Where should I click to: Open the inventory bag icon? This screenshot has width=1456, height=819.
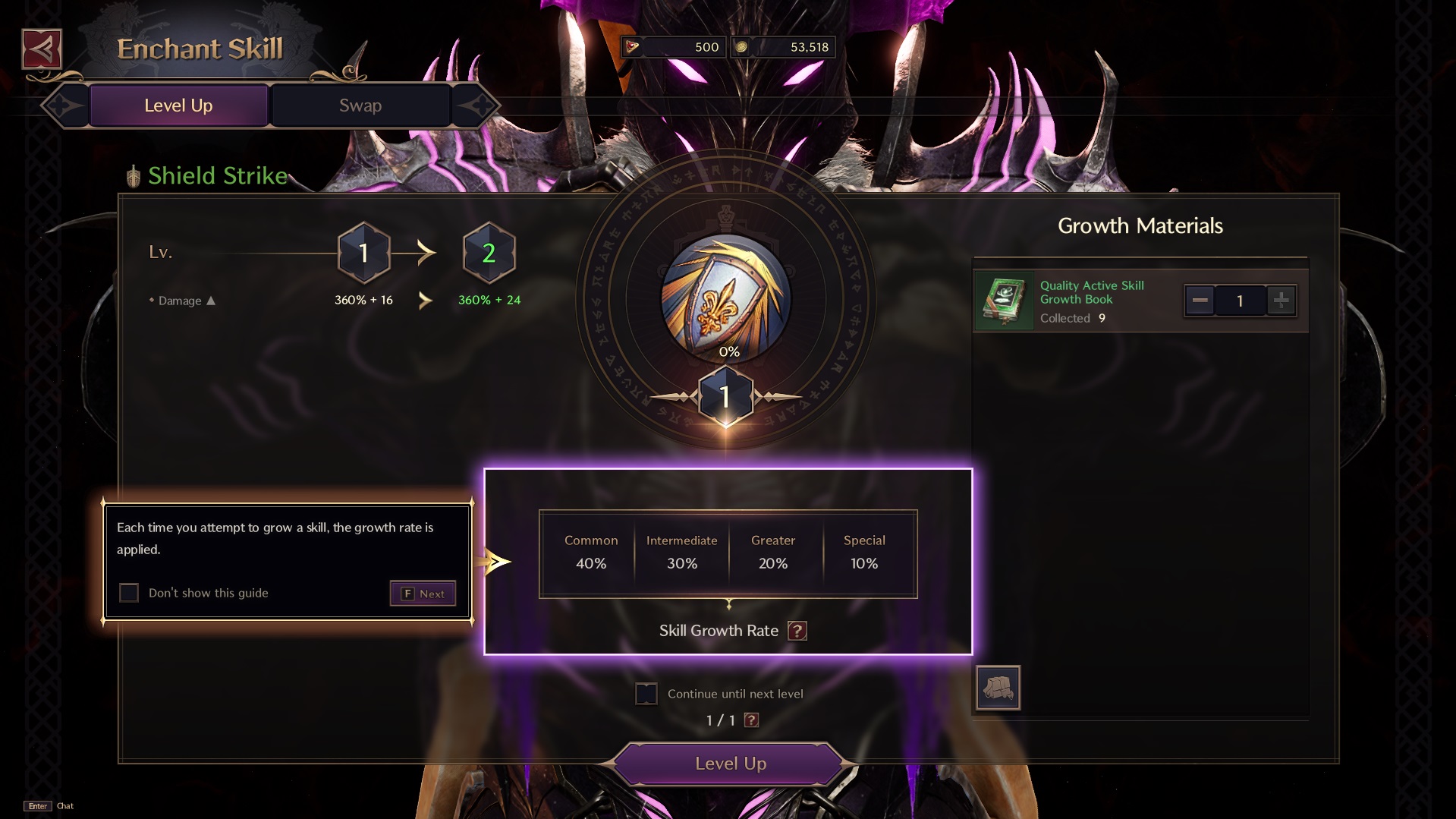[997, 687]
